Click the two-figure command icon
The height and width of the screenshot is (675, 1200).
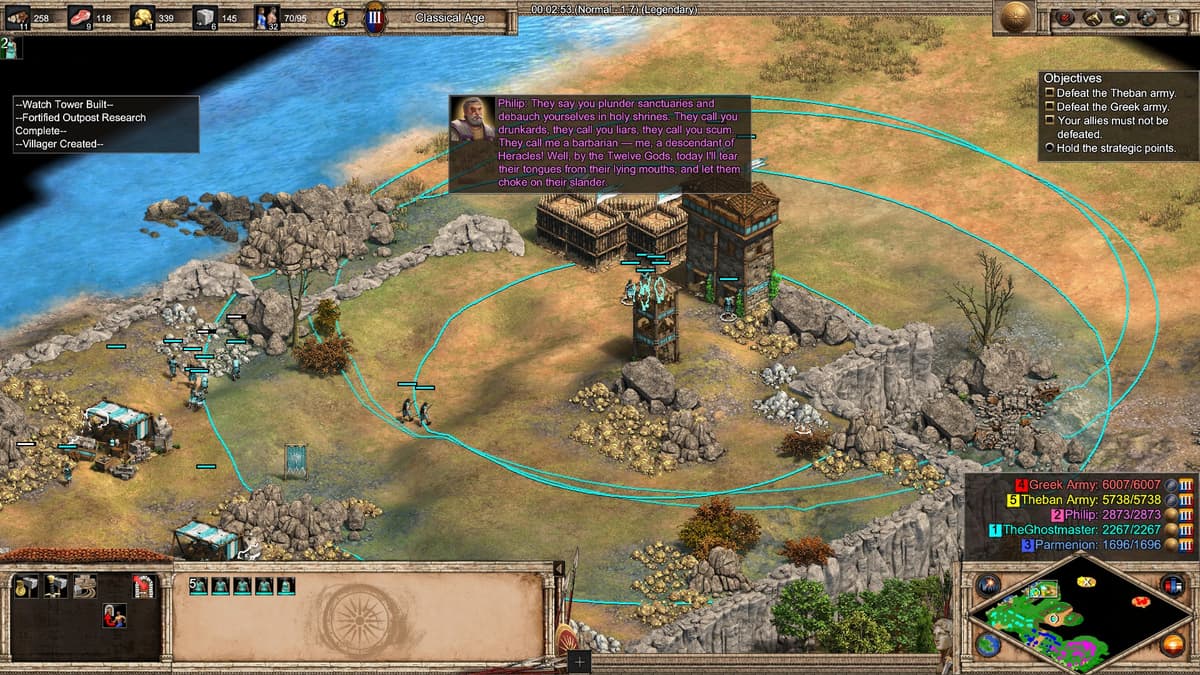(x=114, y=616)
